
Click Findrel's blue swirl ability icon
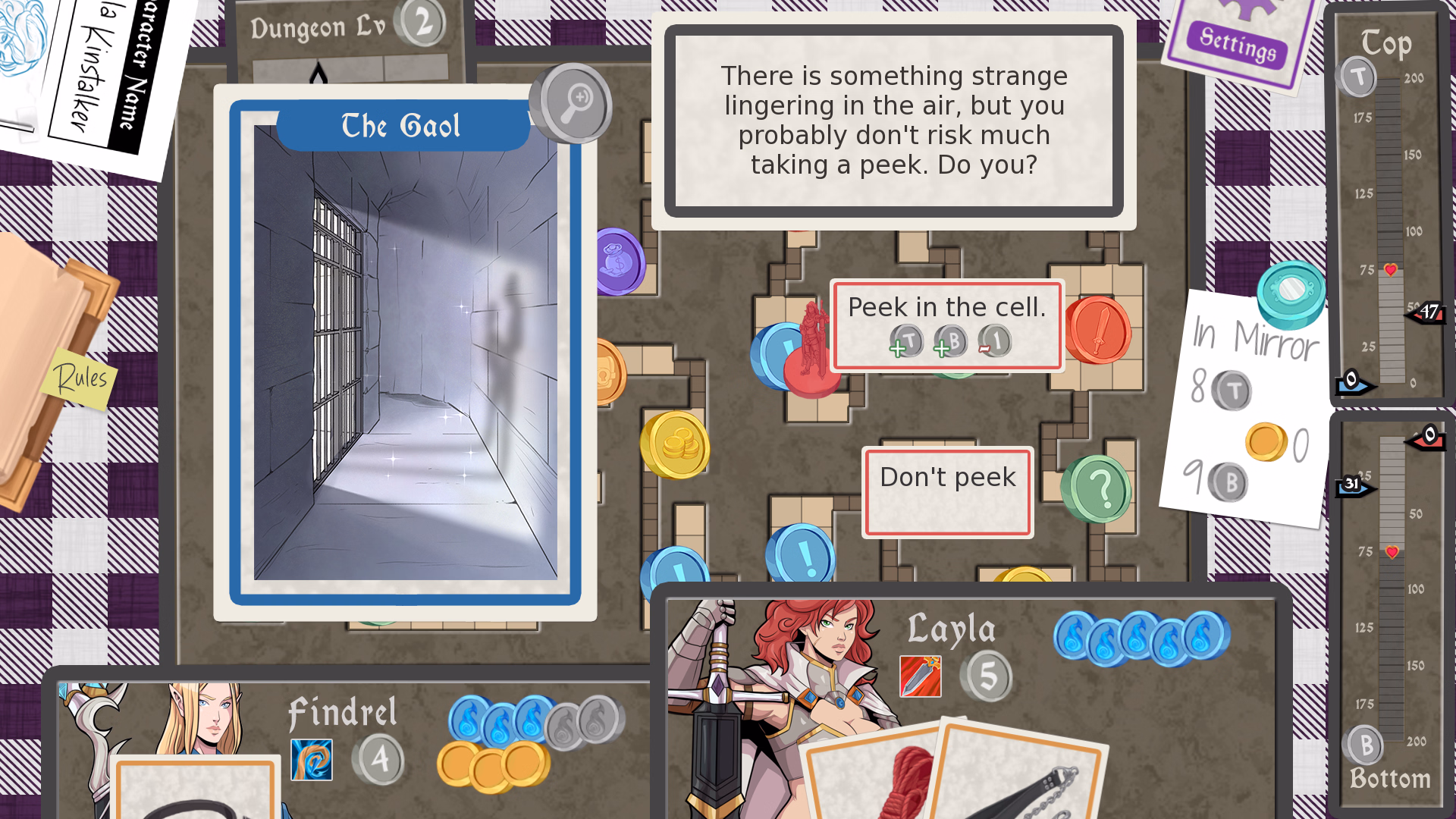tap(311, 759)
